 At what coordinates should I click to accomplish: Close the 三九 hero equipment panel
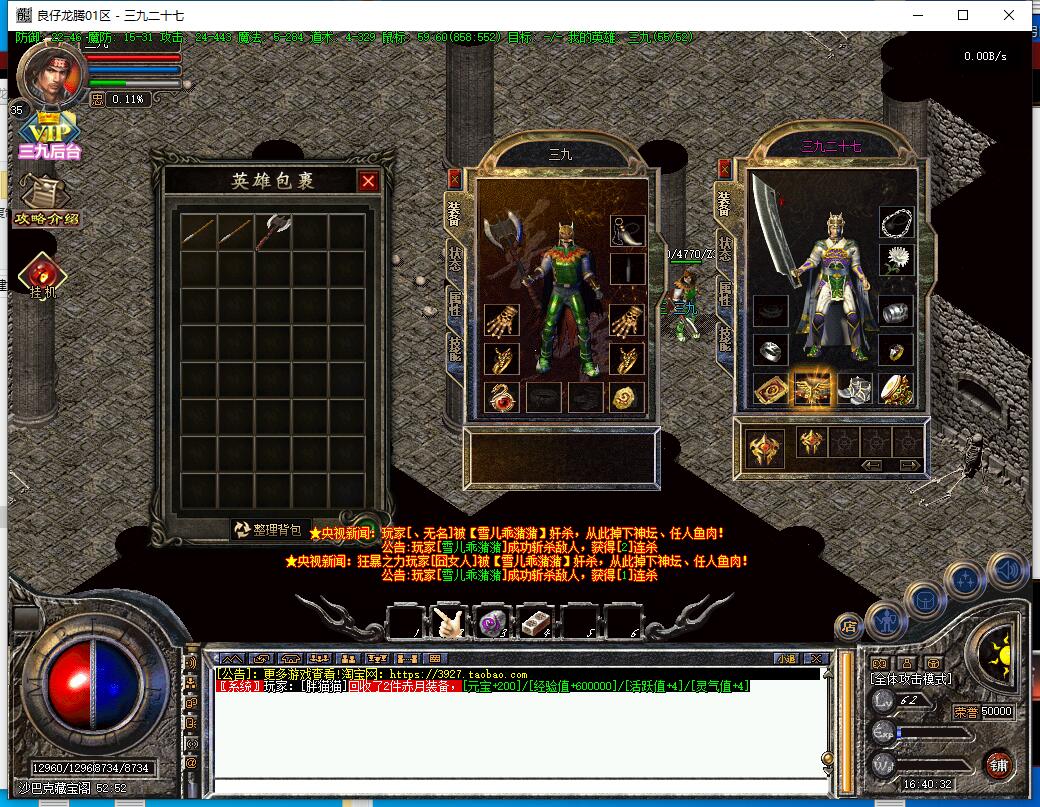point(455,179)
